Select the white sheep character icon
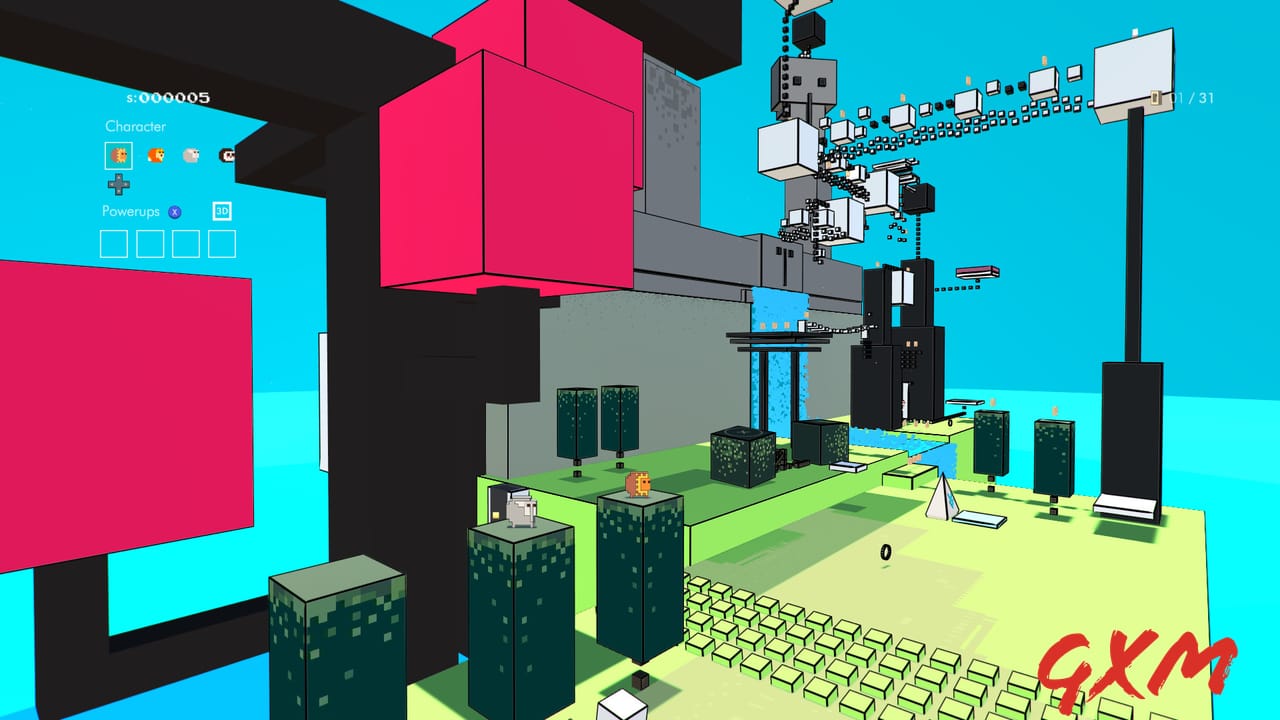 190,156
